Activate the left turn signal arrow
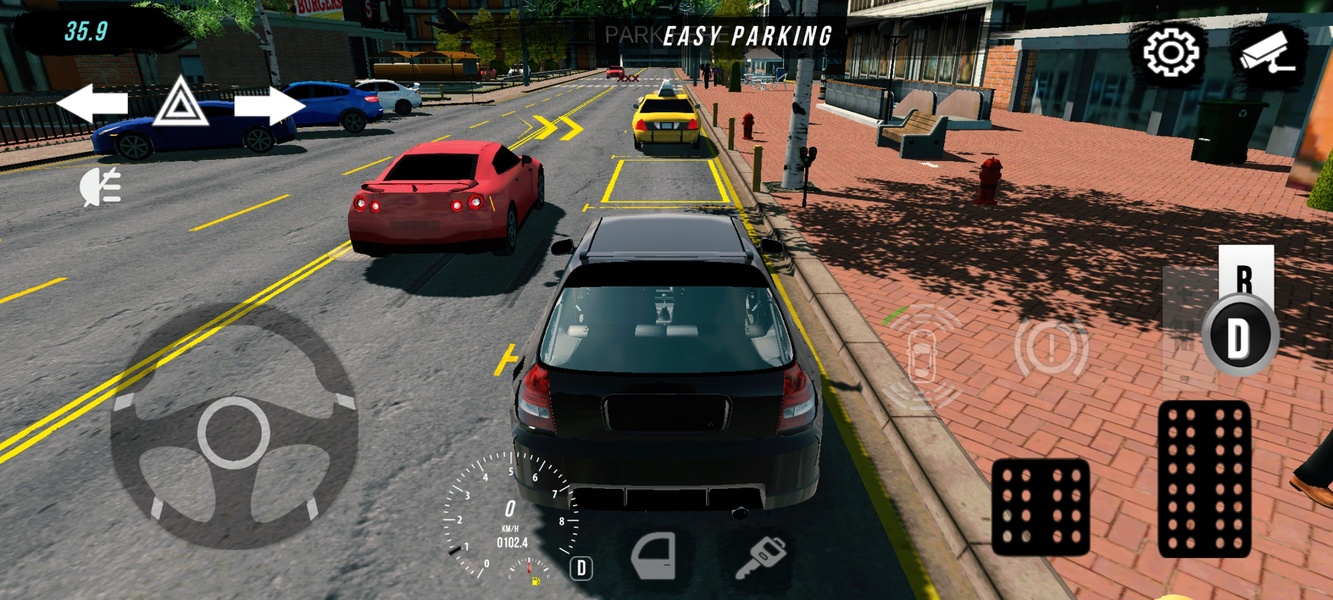The width and height of the screenshot is (1333, 600). click(92, 103)
